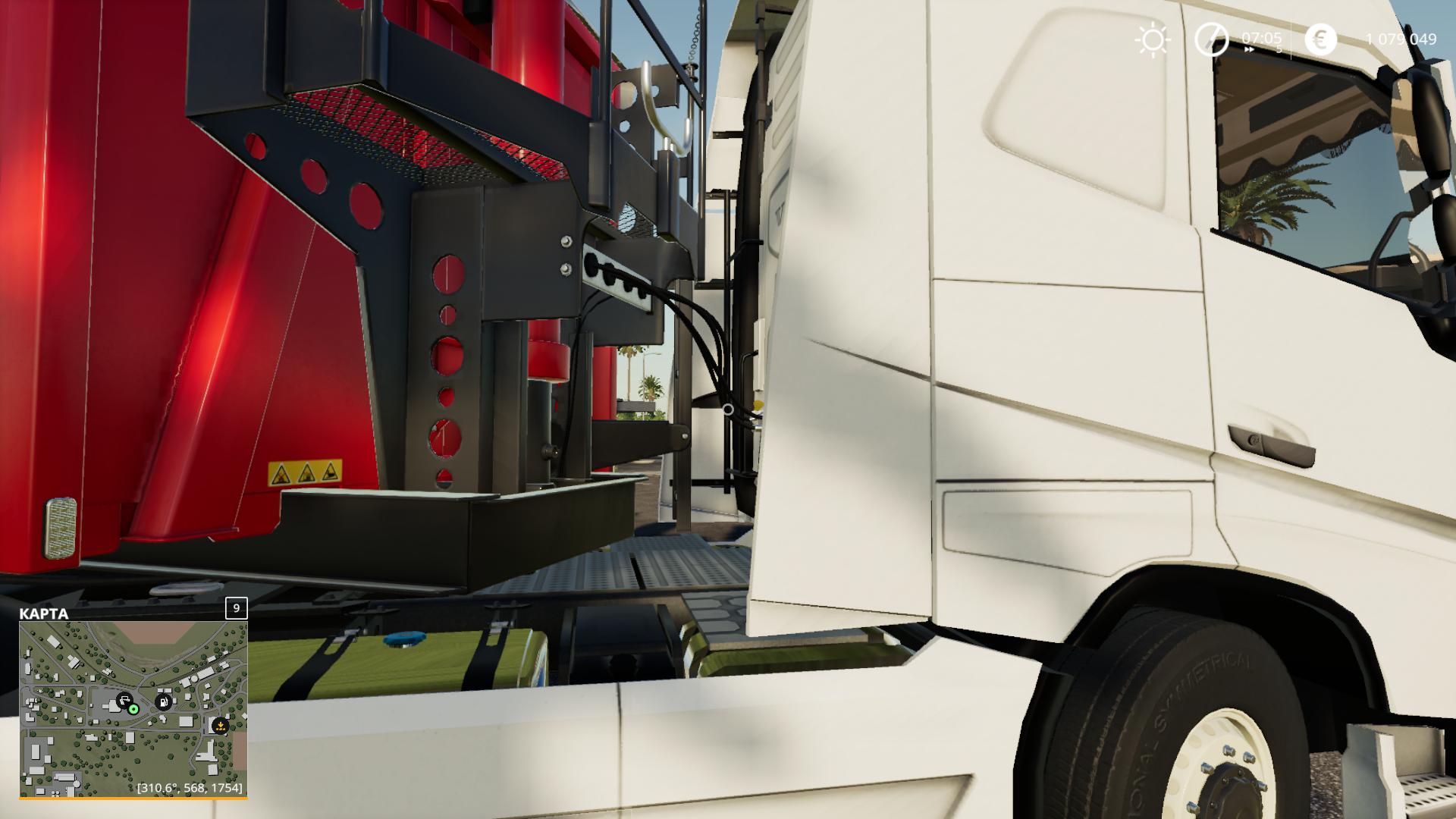Choose the yellow sell point marker
This screenshot has height=819, width=1456.
coord(220,726)
